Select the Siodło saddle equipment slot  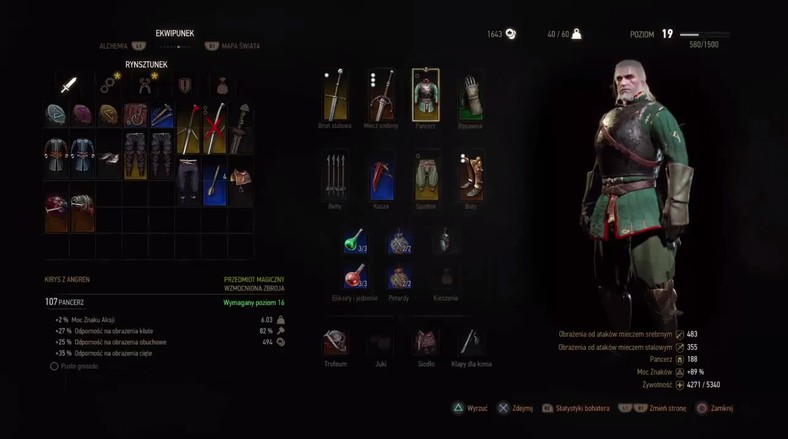tap(426, 342)
